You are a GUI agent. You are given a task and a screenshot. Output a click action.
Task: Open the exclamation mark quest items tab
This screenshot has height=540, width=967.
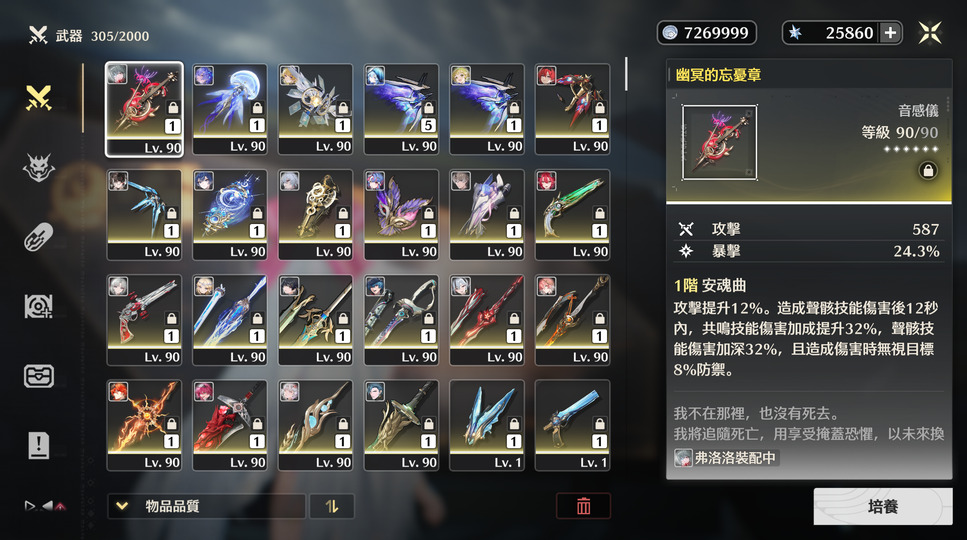pos(39,445)
